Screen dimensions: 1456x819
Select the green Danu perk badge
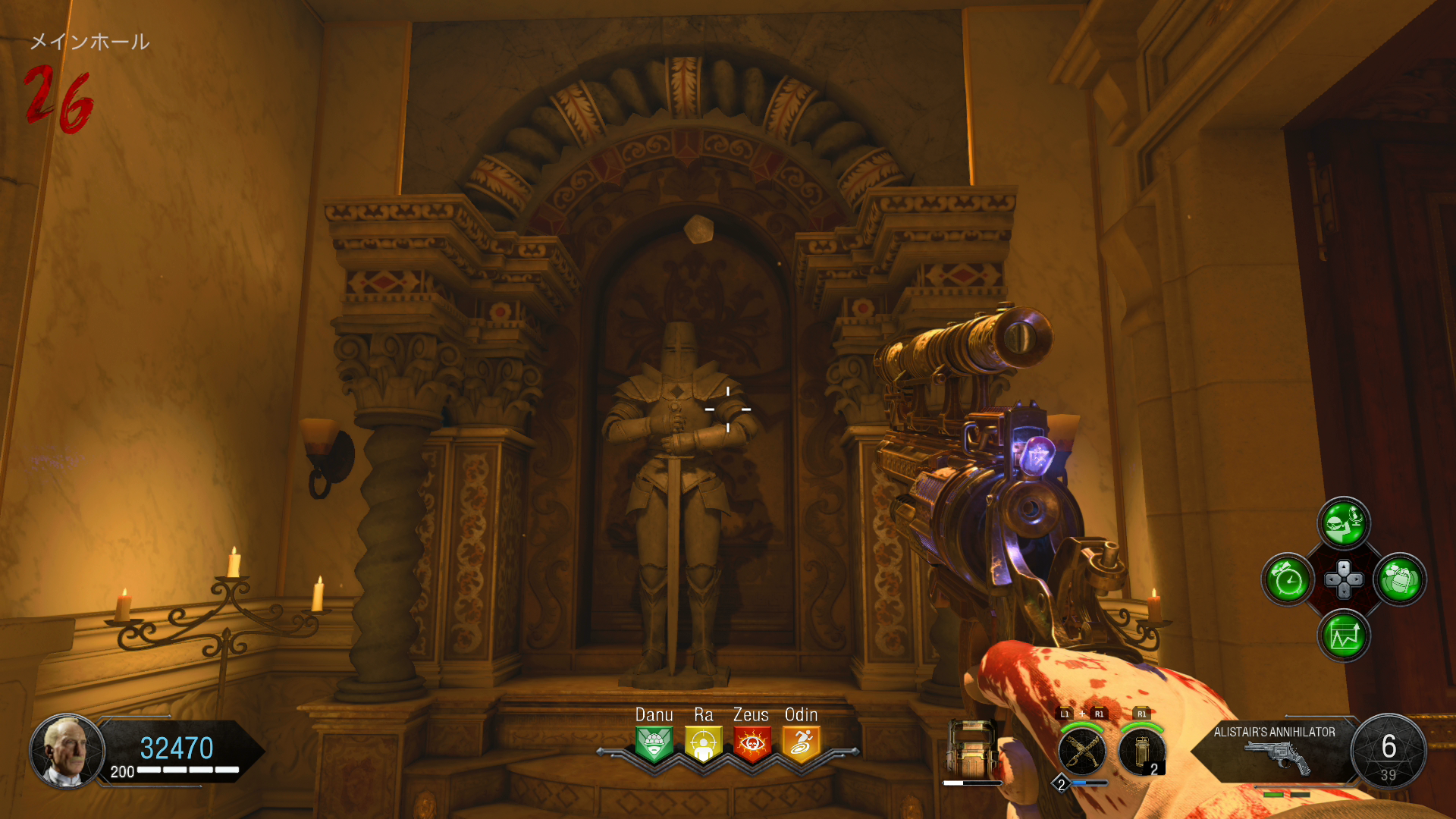pyautogui.click(x=654, y=744)
